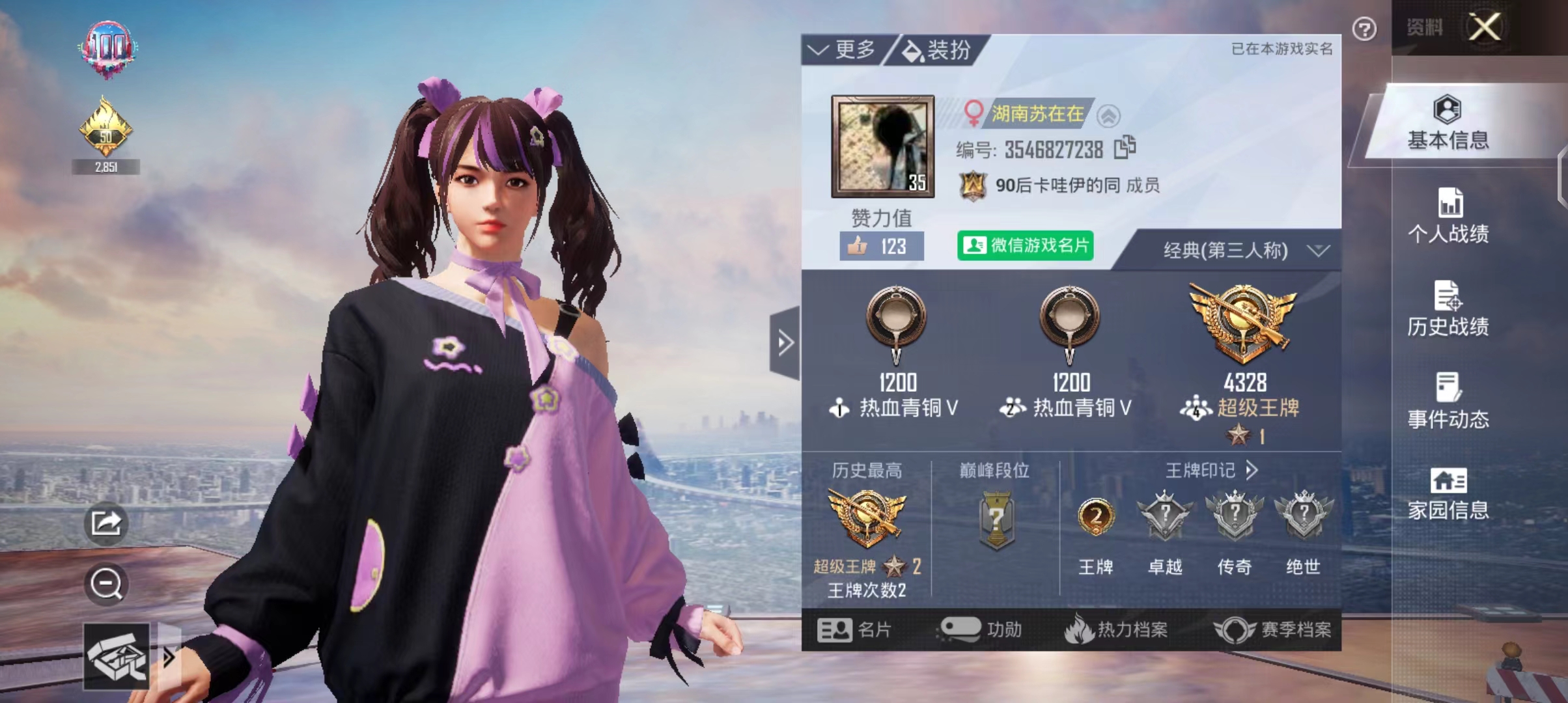Go to the 家园信息 tab
This screenshot has width=1568, height=703.
(1448, 493)
